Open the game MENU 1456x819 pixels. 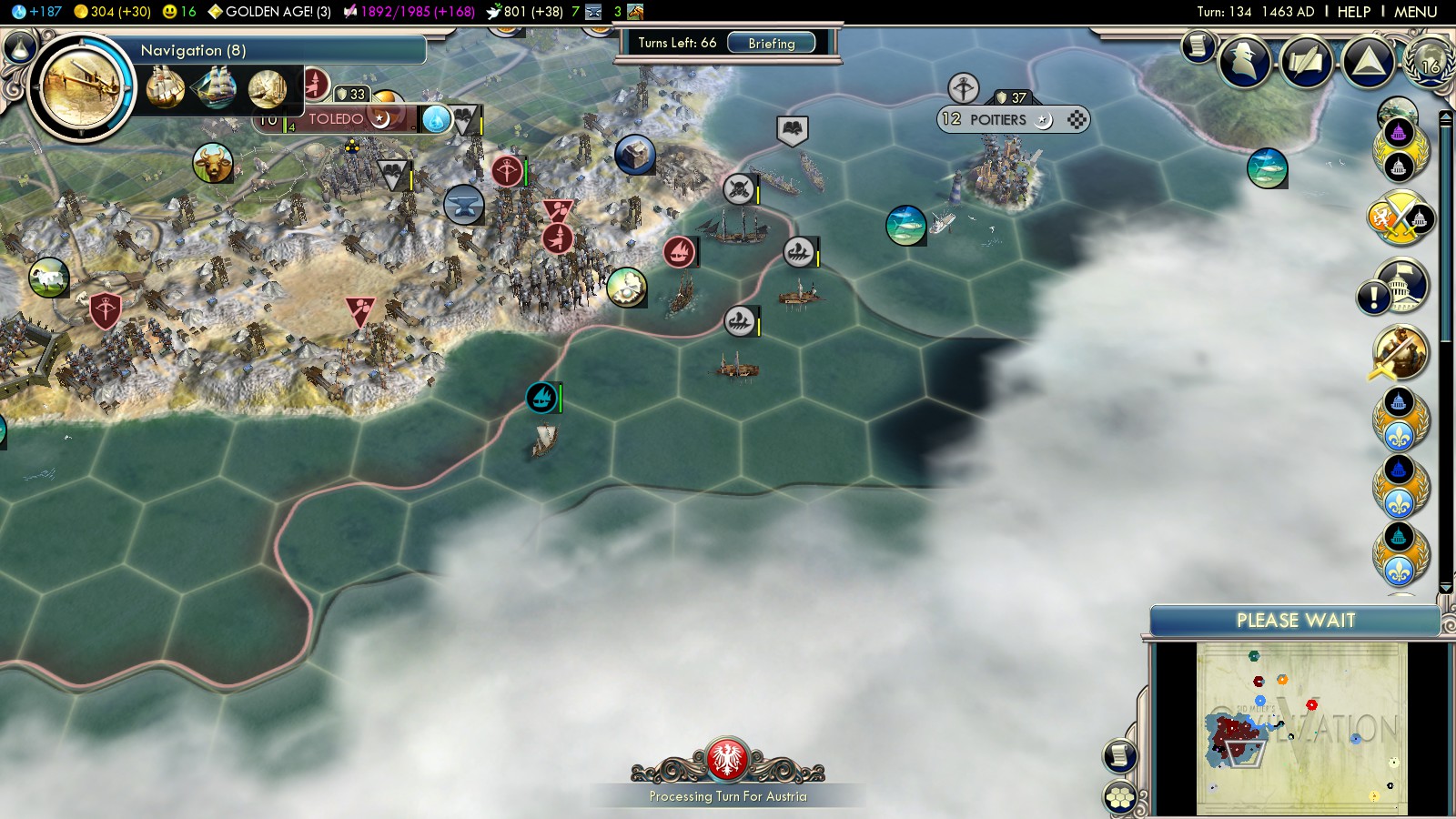[1415, 12]
